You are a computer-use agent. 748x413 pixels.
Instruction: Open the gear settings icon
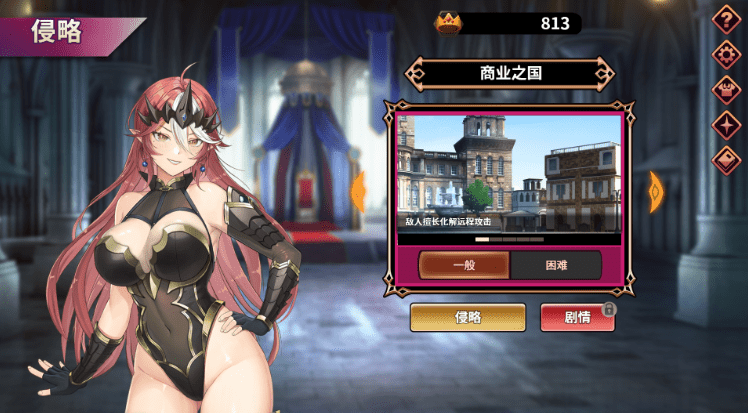pyautogui.click(x=725, y=54)
